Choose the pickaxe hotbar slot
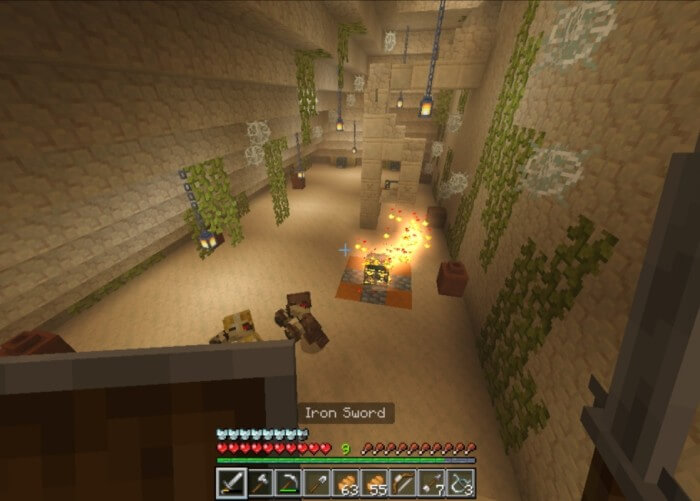The height and width of the screenshot is (501, 700). pyautogui.click(x=289, y=484)
